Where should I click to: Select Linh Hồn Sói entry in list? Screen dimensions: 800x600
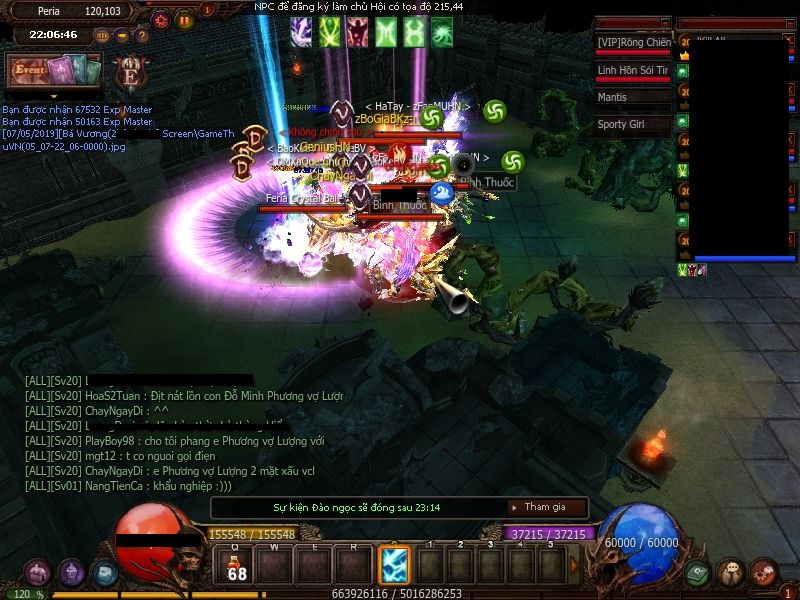(632, 70)
